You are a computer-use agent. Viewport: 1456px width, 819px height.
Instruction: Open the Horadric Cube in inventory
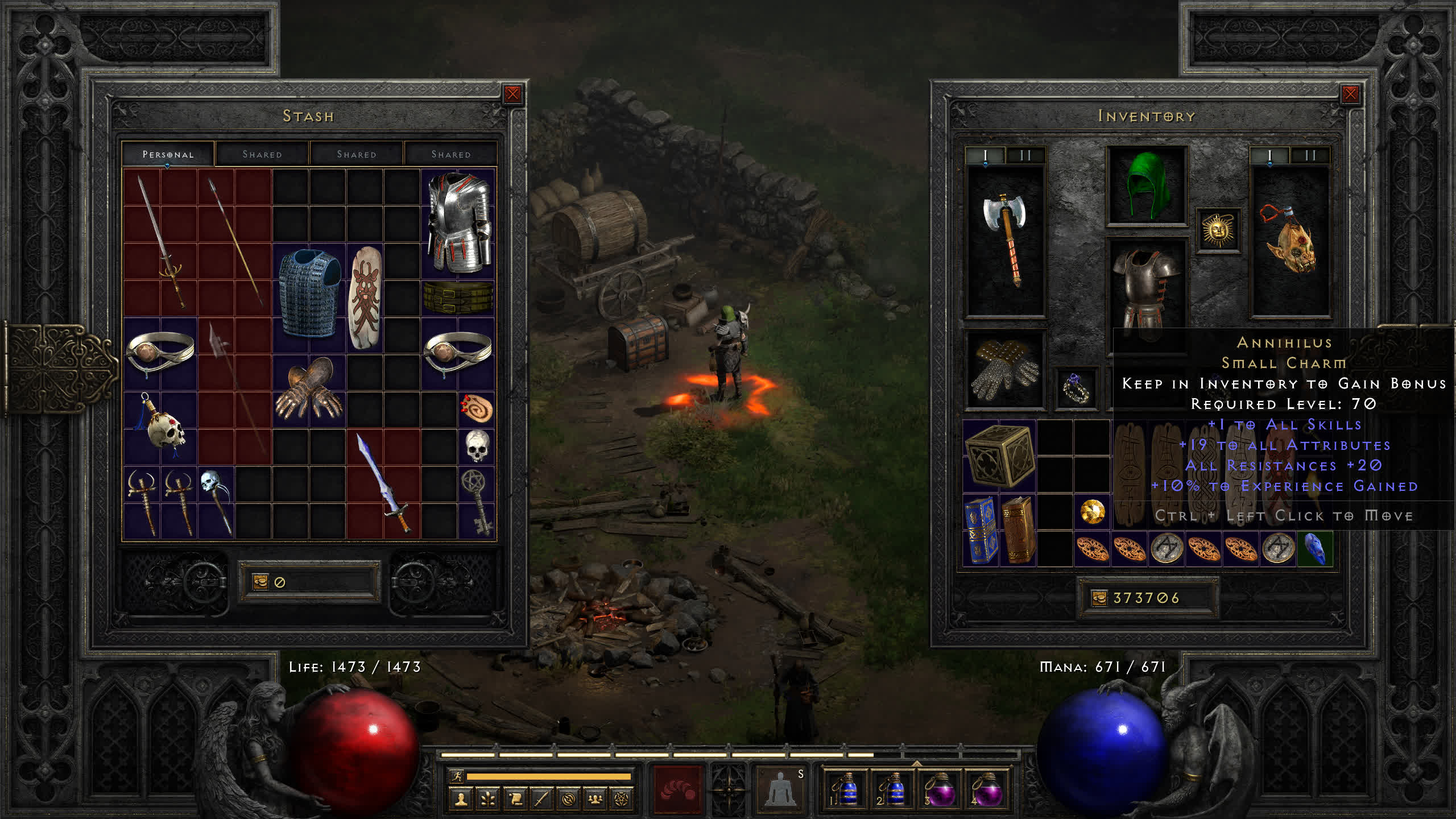tap(999, 456)
